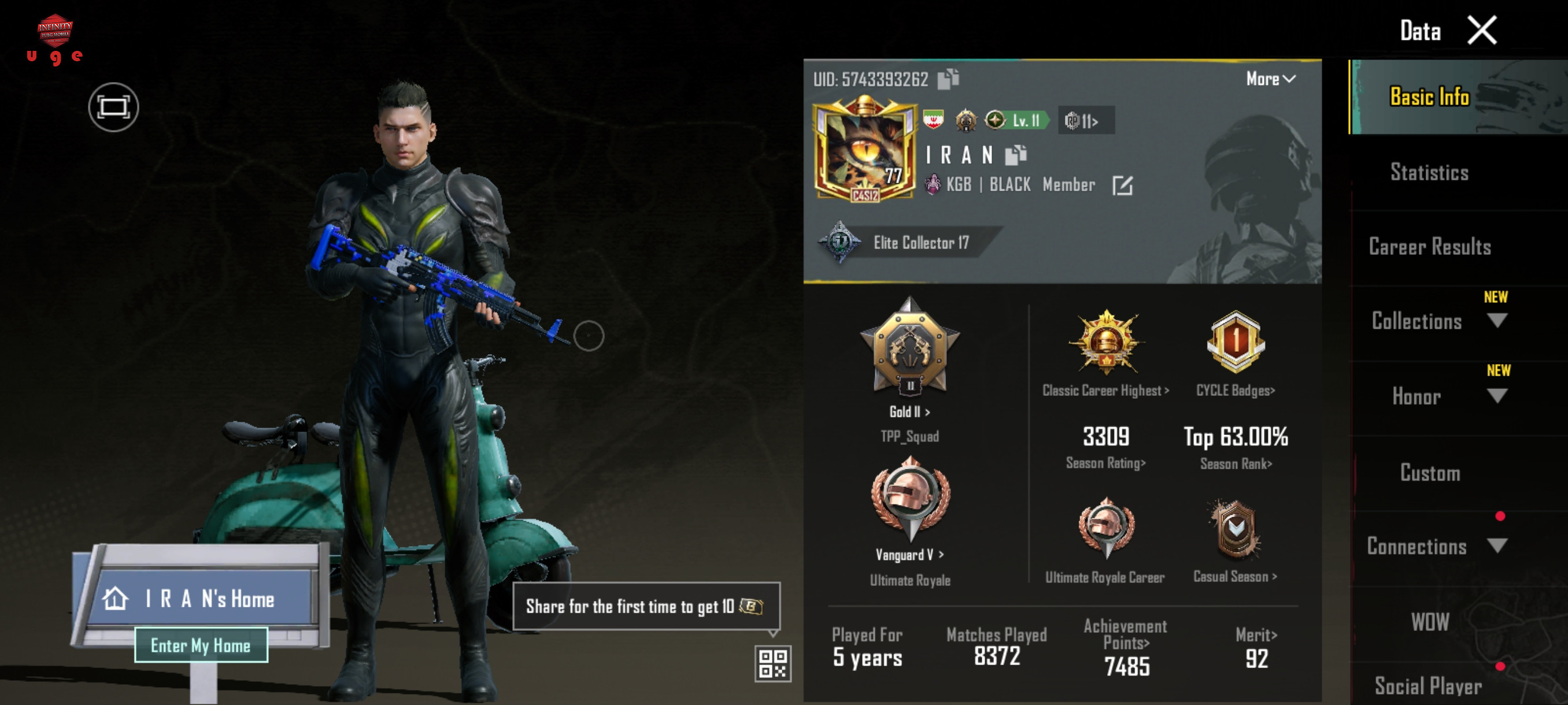Copy the UID number
The image size is (1568, 705).
(x=948, y=79)
